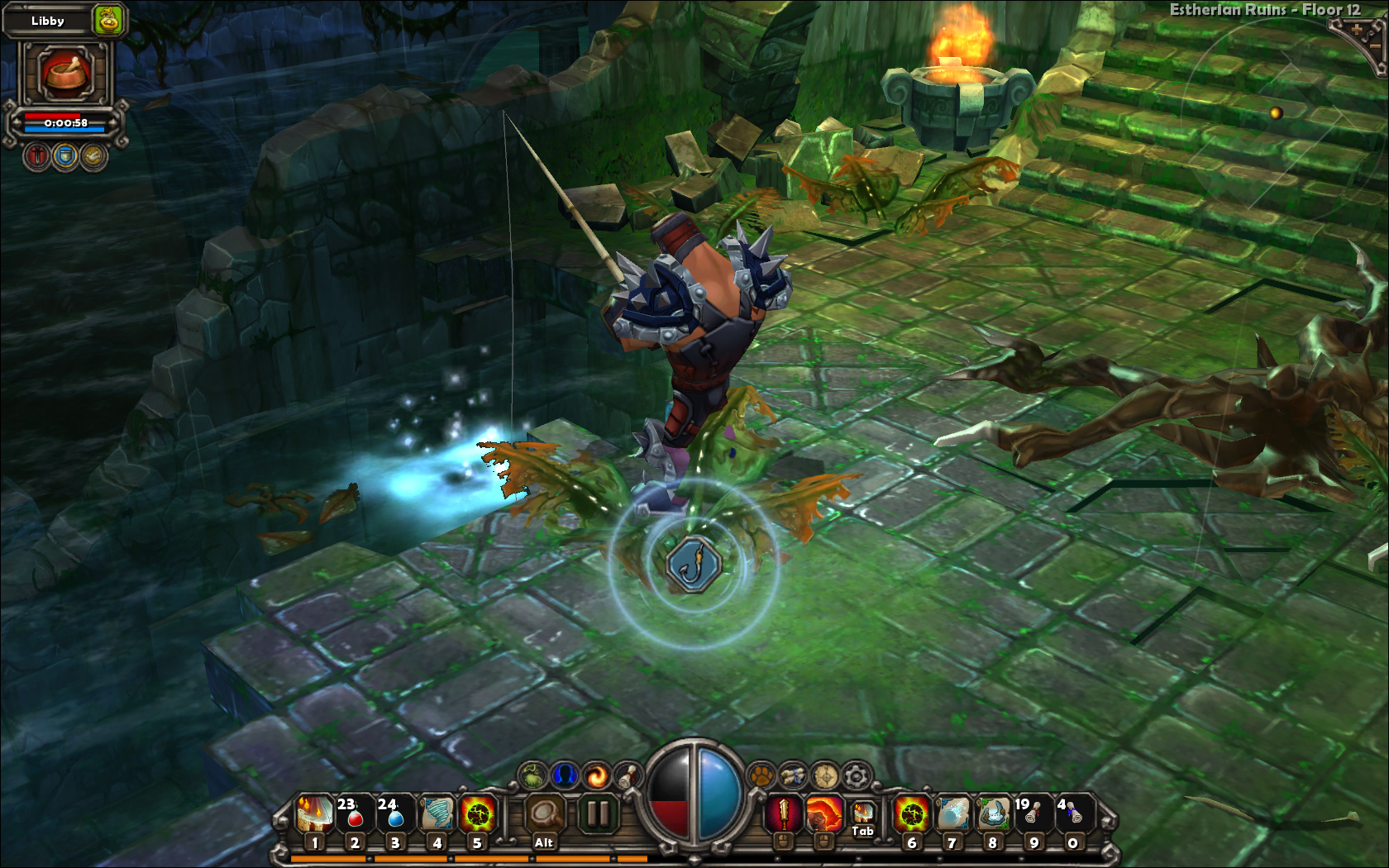Zoom in the minimap with plus
This screenshot has width=1389, height=868.
(1356, 30)
